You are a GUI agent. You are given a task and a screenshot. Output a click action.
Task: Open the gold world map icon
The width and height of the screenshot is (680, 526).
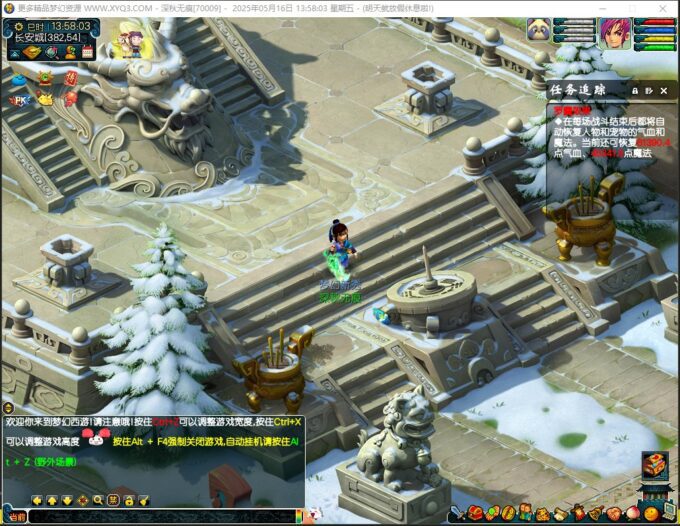[30, 52]
